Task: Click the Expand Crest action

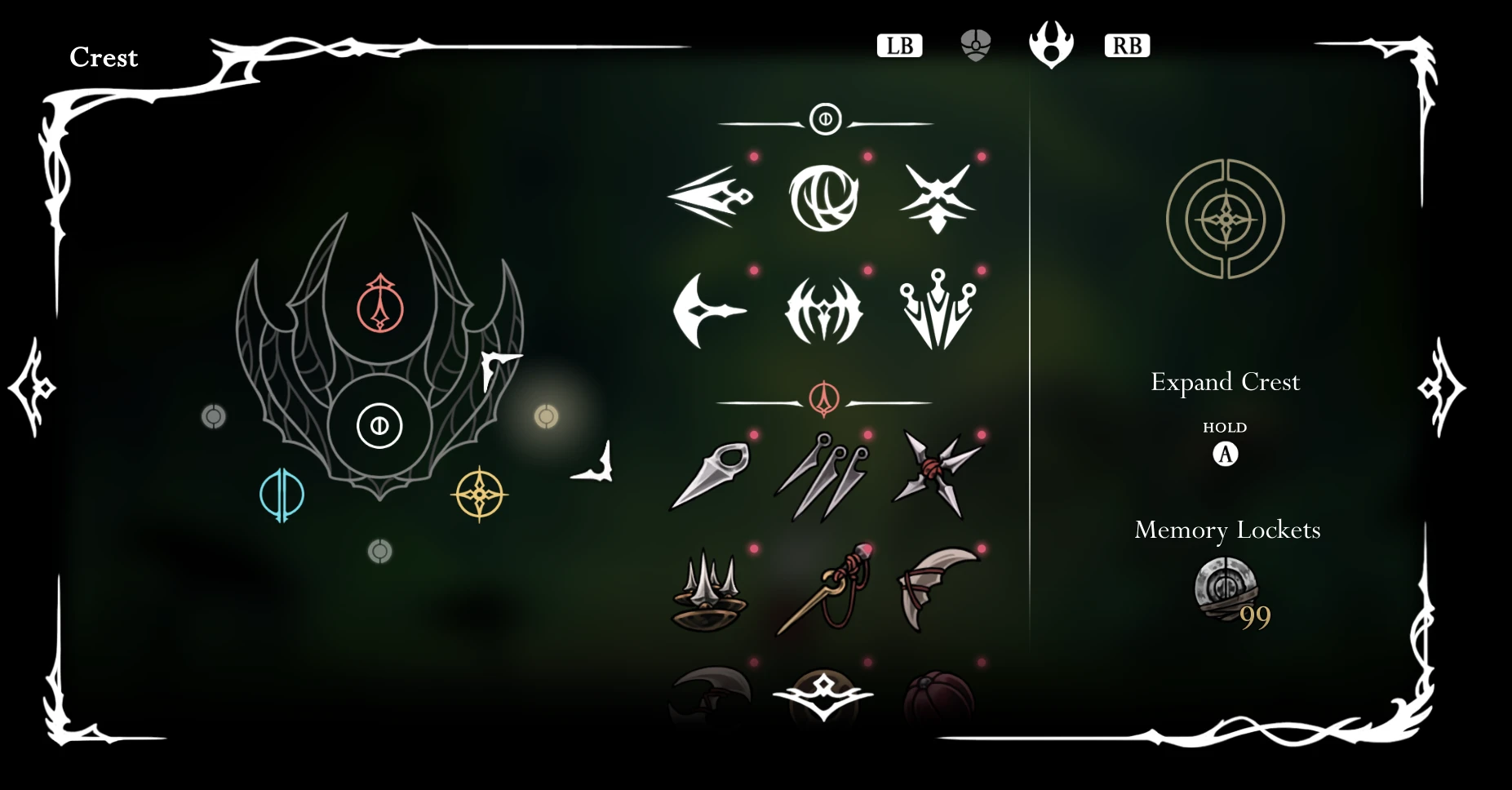Action: (1225, 381)
